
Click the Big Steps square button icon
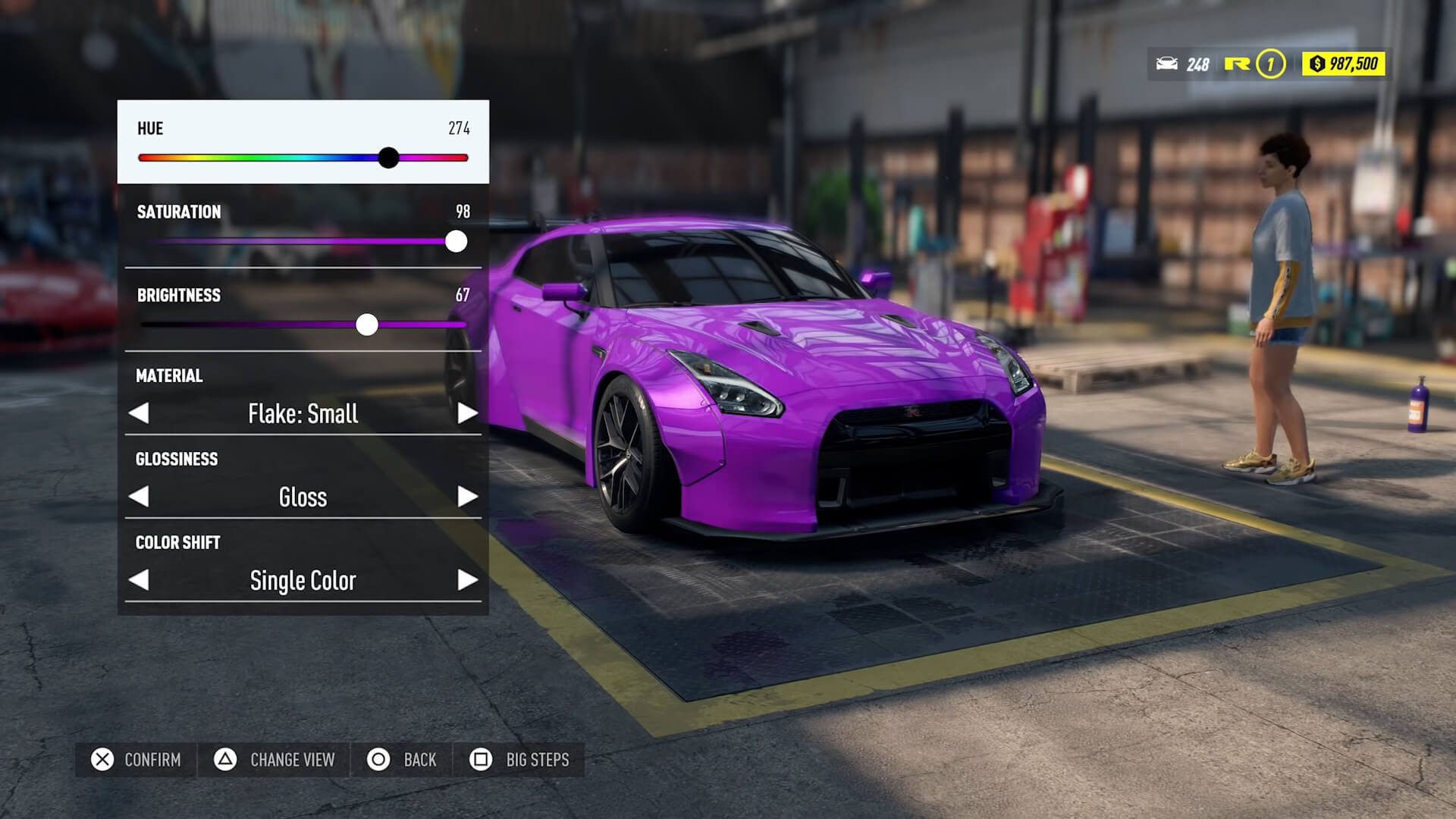pos(480,759)
